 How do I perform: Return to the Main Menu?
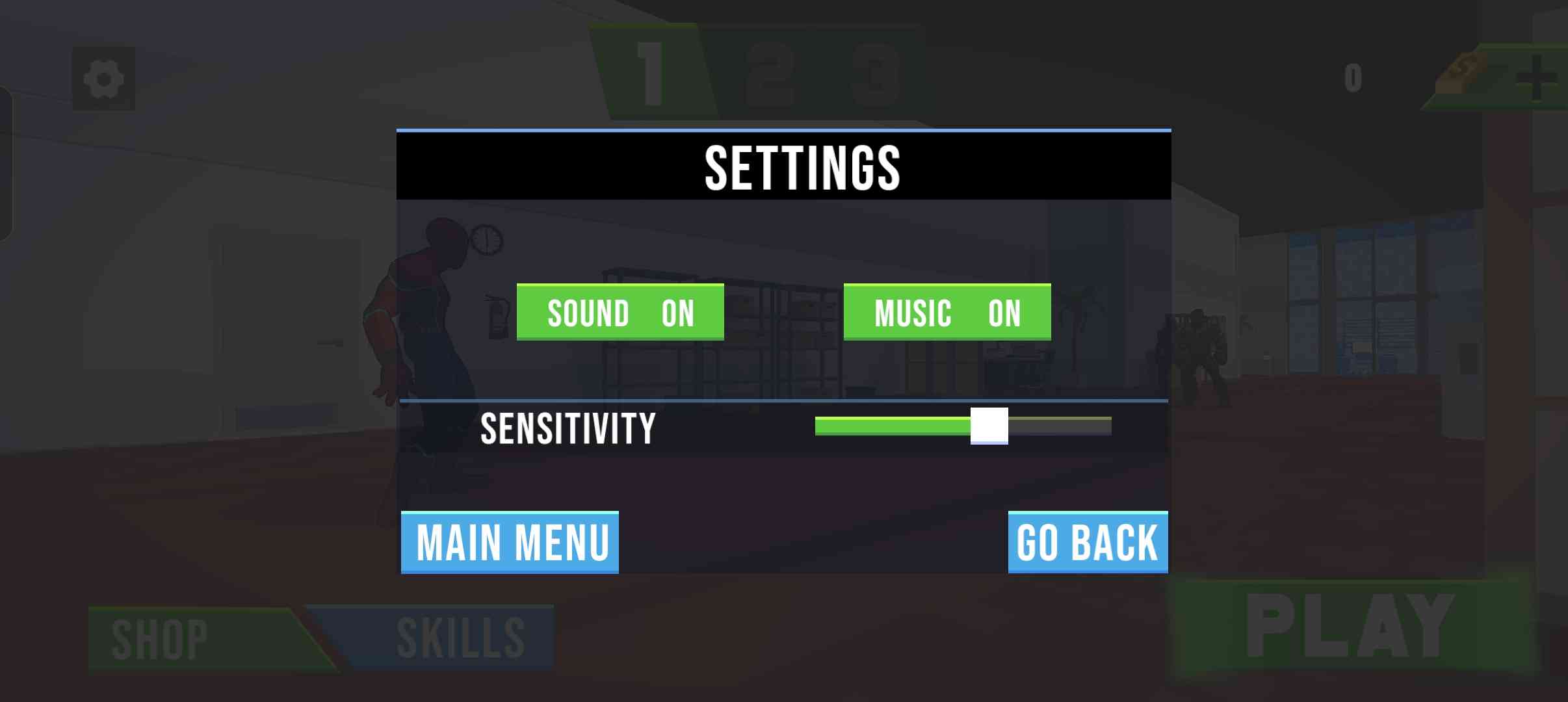[x=510, y=542]
